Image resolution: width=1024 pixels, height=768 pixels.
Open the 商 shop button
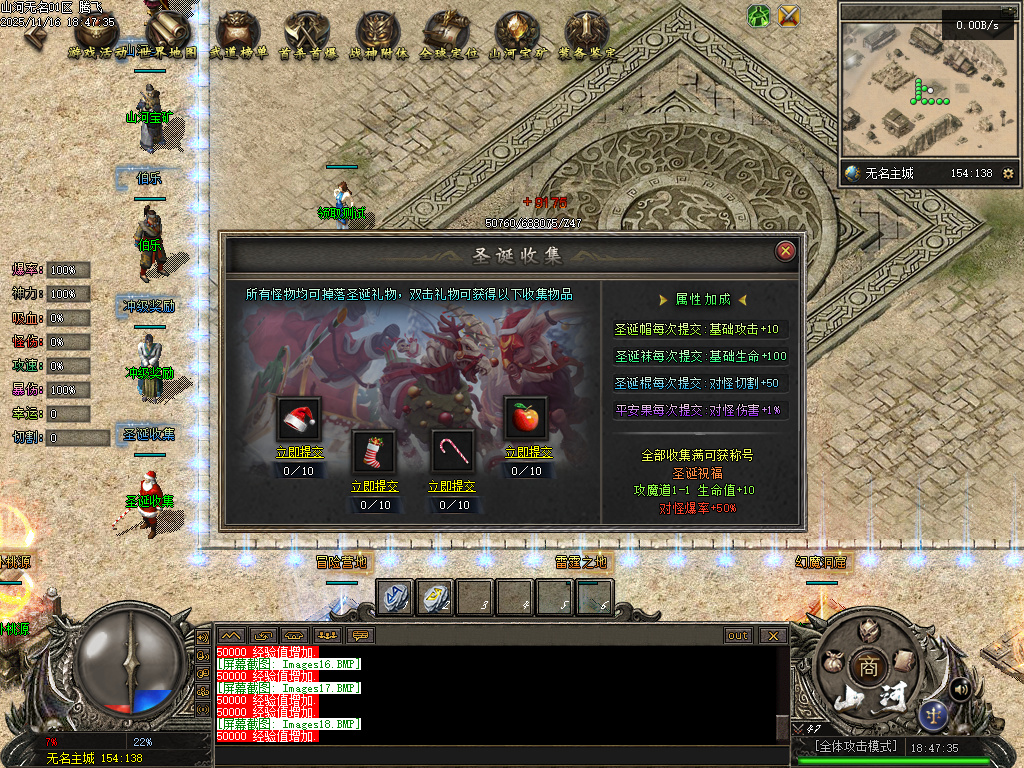863,667
